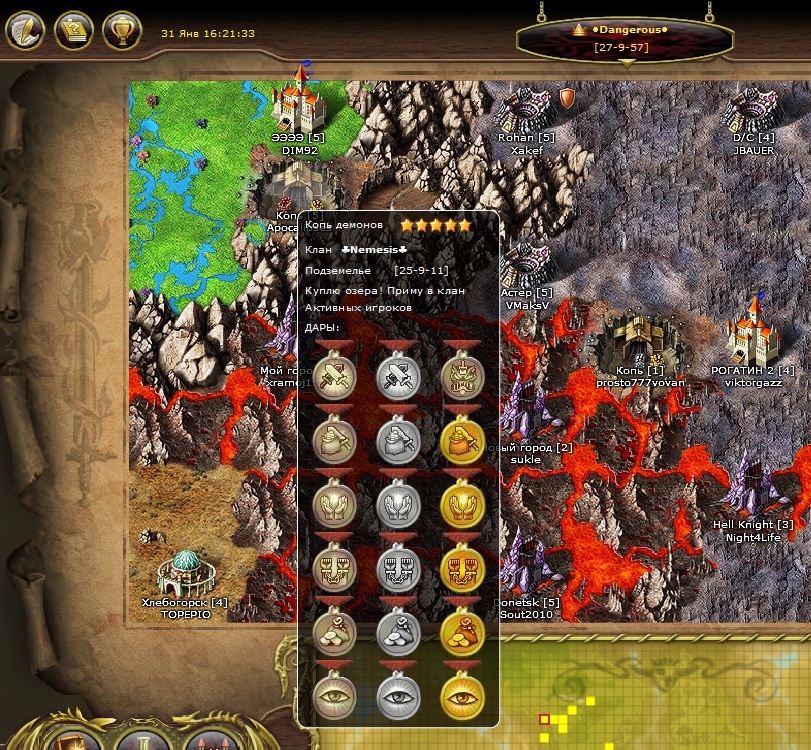The height and width of the screenshot is (750, 811).
Task: Show the trophy rankings icon
Action: click(x=122, y=31)
